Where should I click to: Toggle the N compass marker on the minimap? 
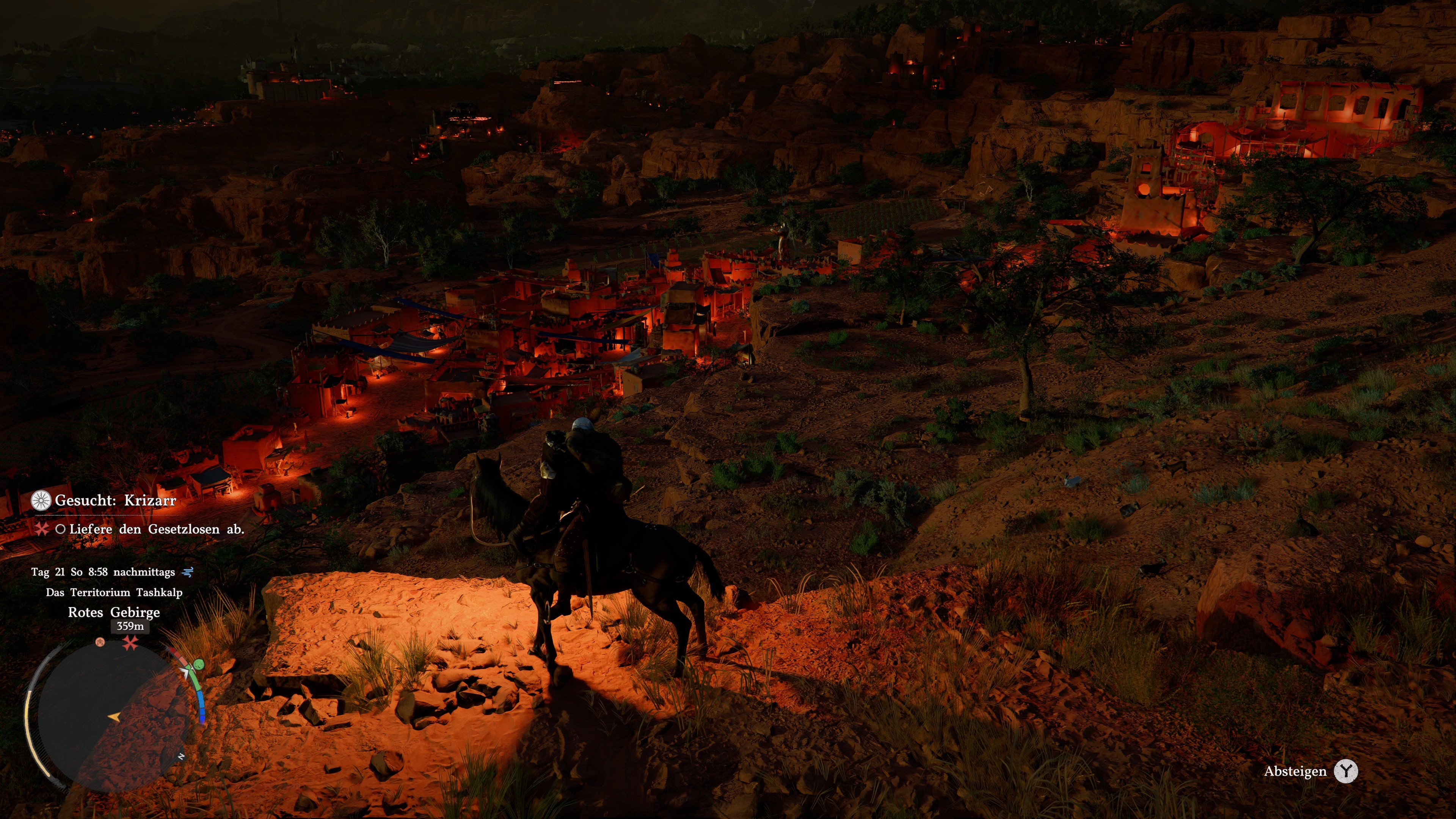(x=182, y=756)
